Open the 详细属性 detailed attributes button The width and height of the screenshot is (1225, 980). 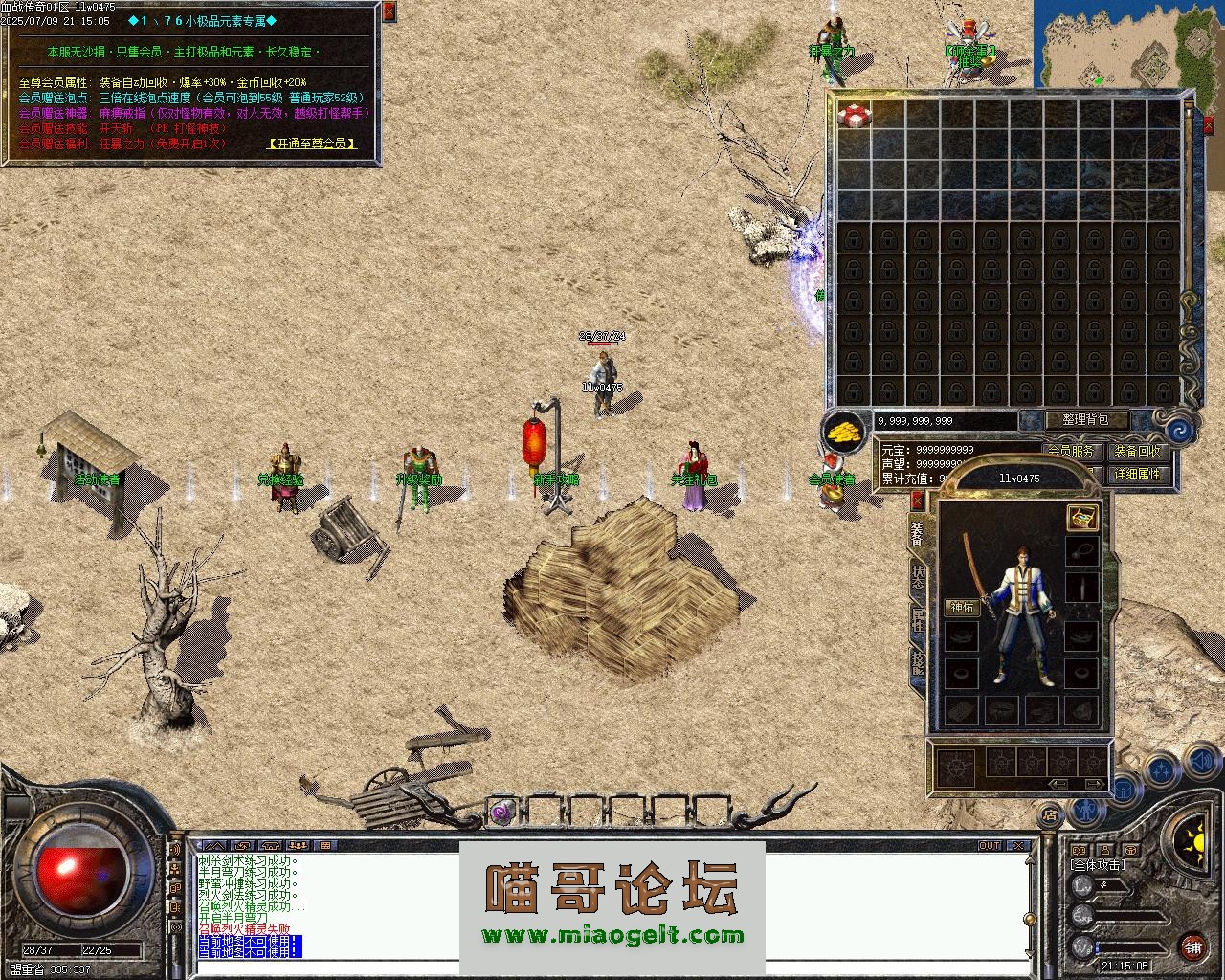pos(1137,474)
